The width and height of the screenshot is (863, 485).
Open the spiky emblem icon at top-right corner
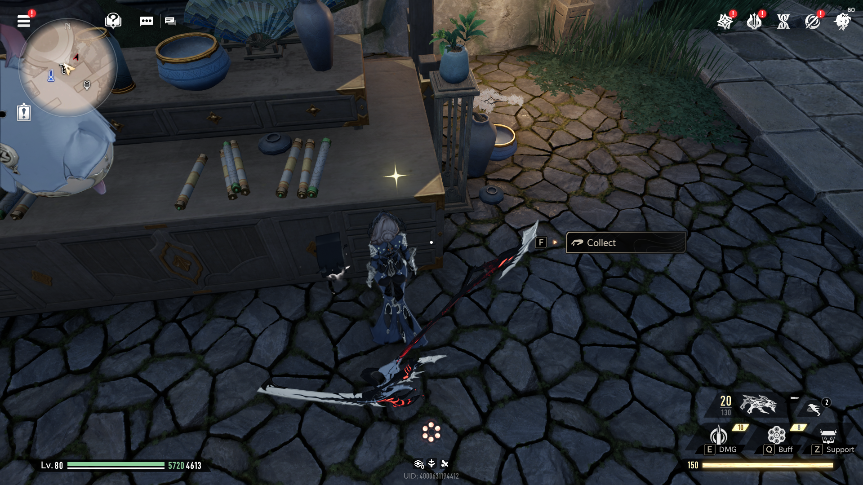841,21
